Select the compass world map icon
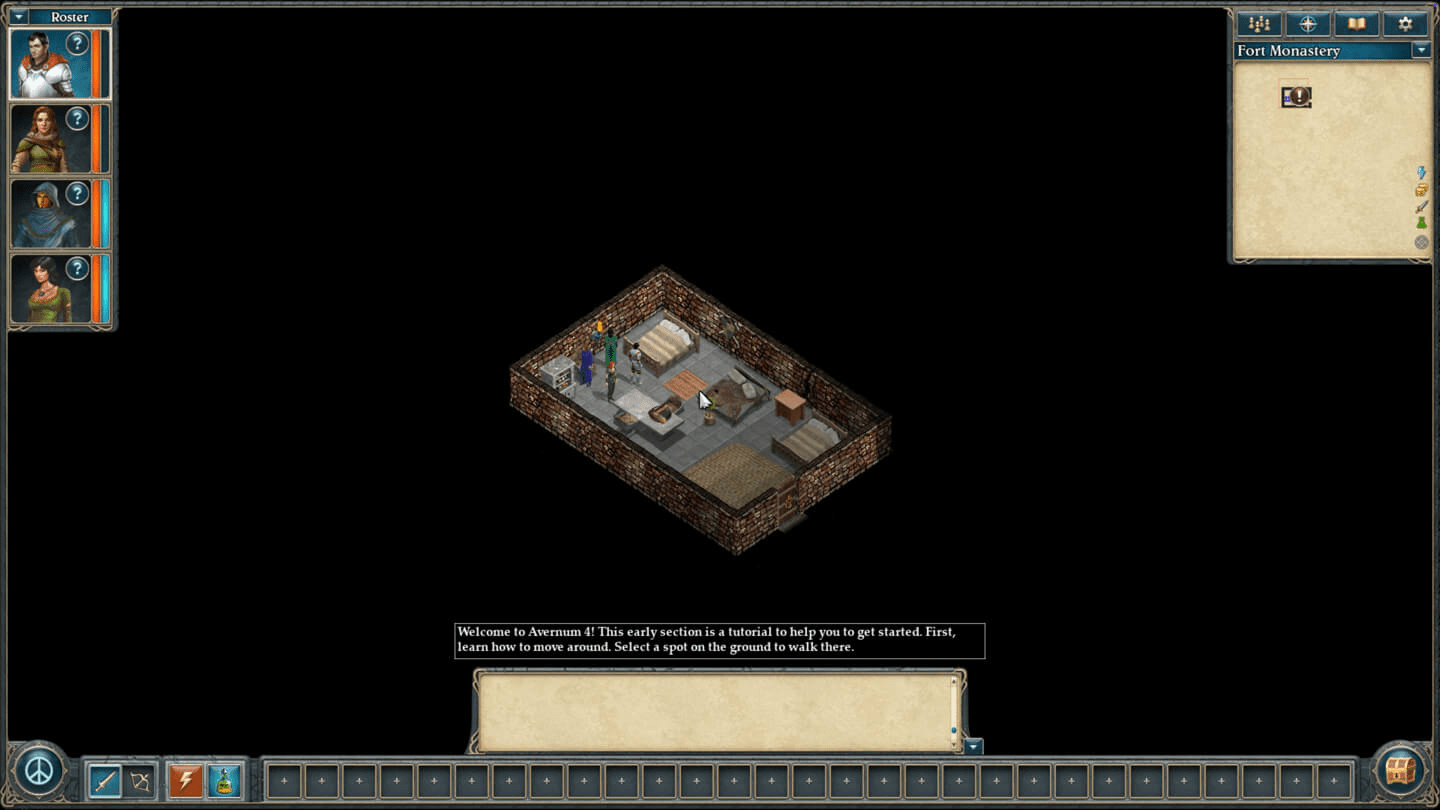This screenshot has width=1440, height=810. click(x=1306, y=22)
